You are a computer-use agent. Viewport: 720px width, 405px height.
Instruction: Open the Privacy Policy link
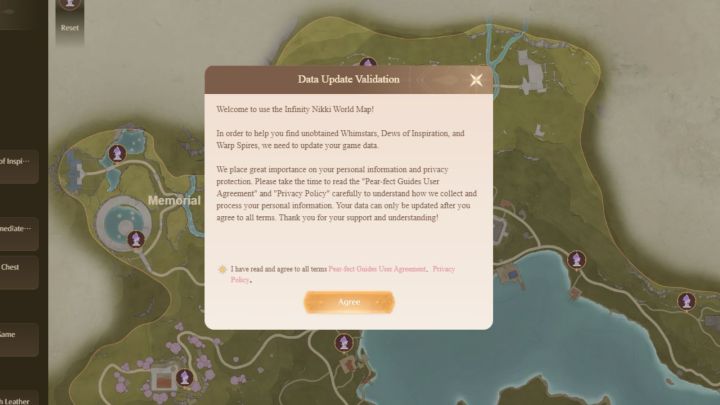tap(443, 269)
